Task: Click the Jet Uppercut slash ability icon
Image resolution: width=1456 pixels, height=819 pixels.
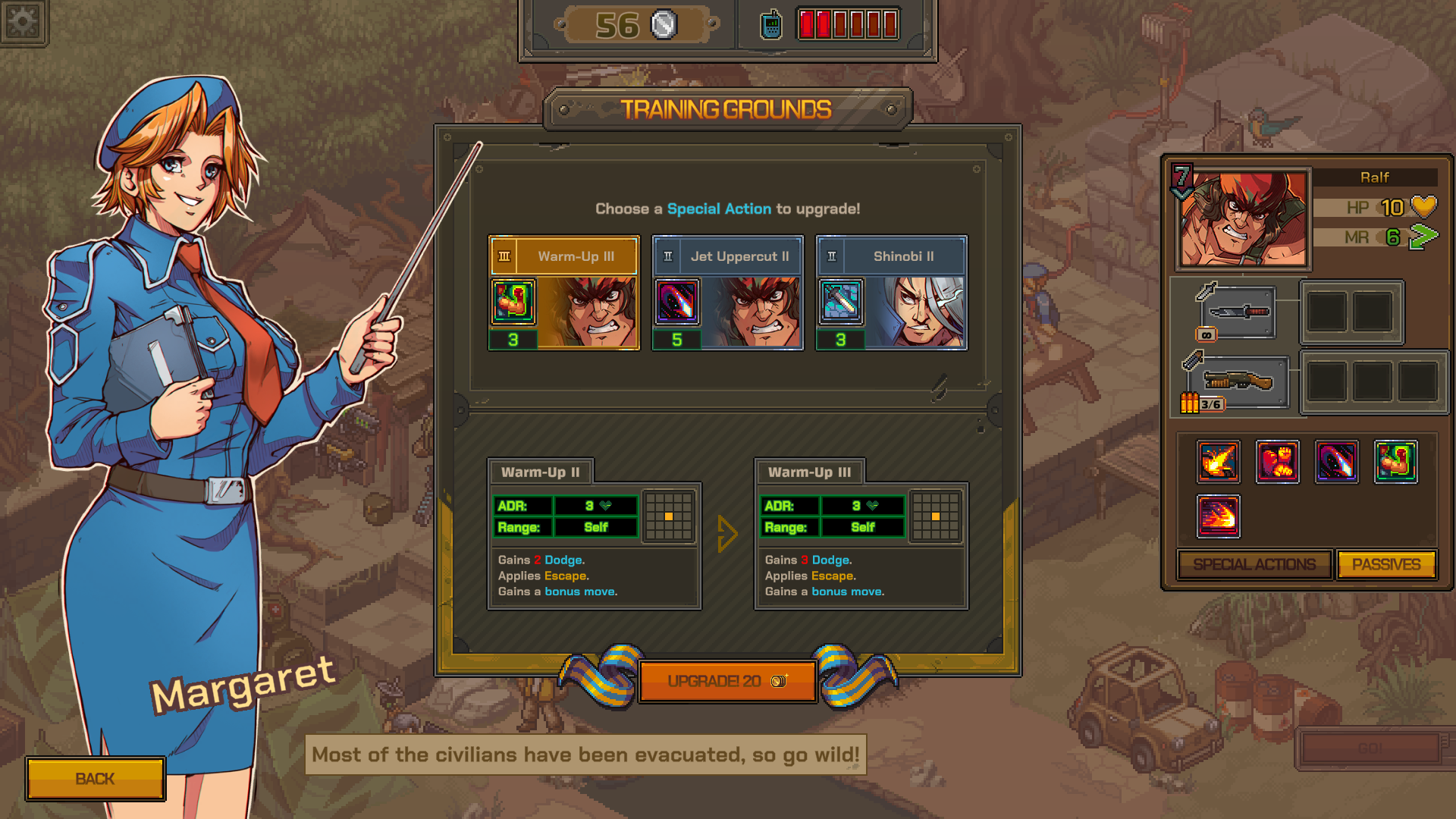Action: 1336,461
